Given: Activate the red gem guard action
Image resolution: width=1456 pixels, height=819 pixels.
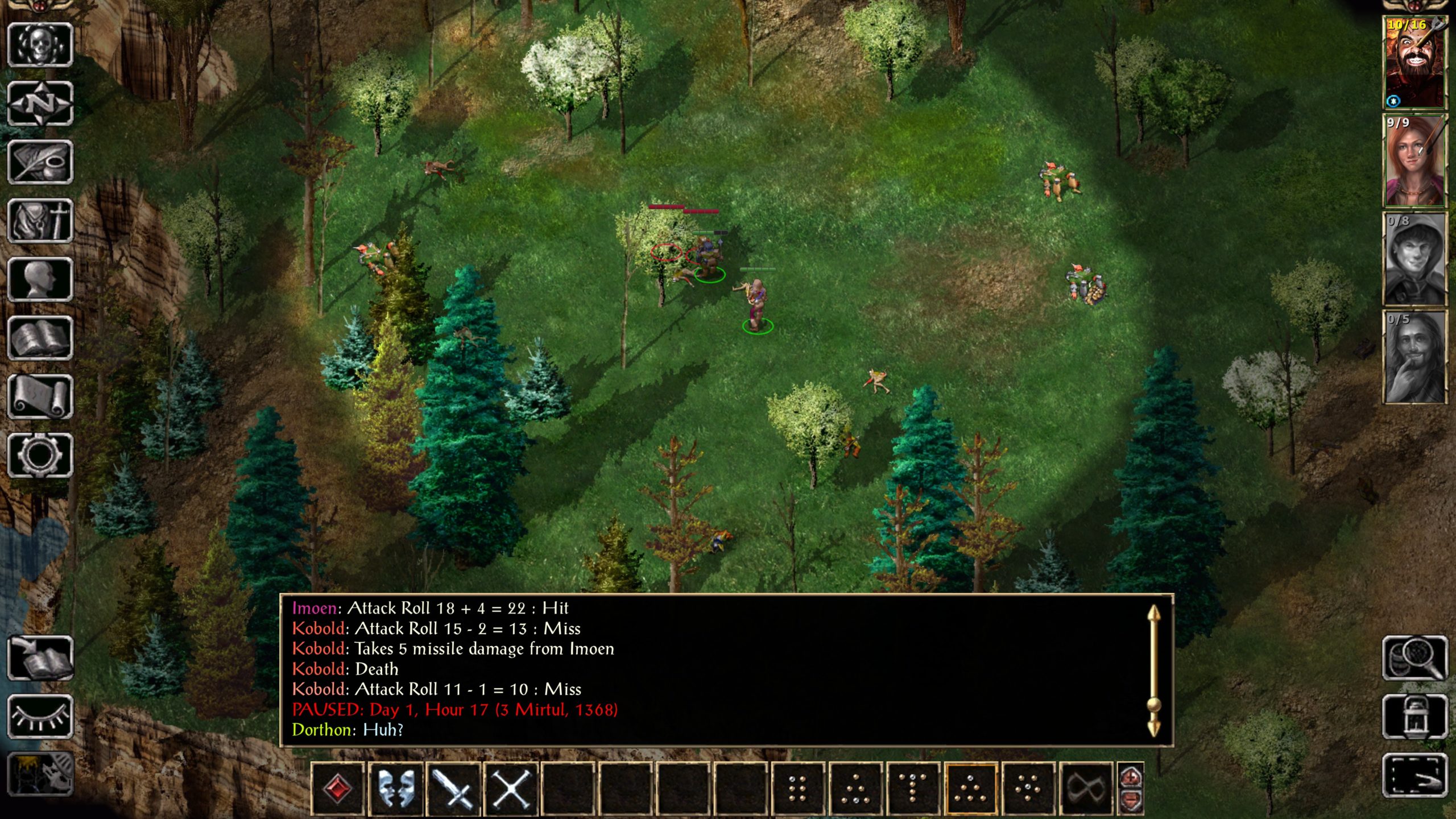Looking at the screenshot, I should (x=338, y=789).
